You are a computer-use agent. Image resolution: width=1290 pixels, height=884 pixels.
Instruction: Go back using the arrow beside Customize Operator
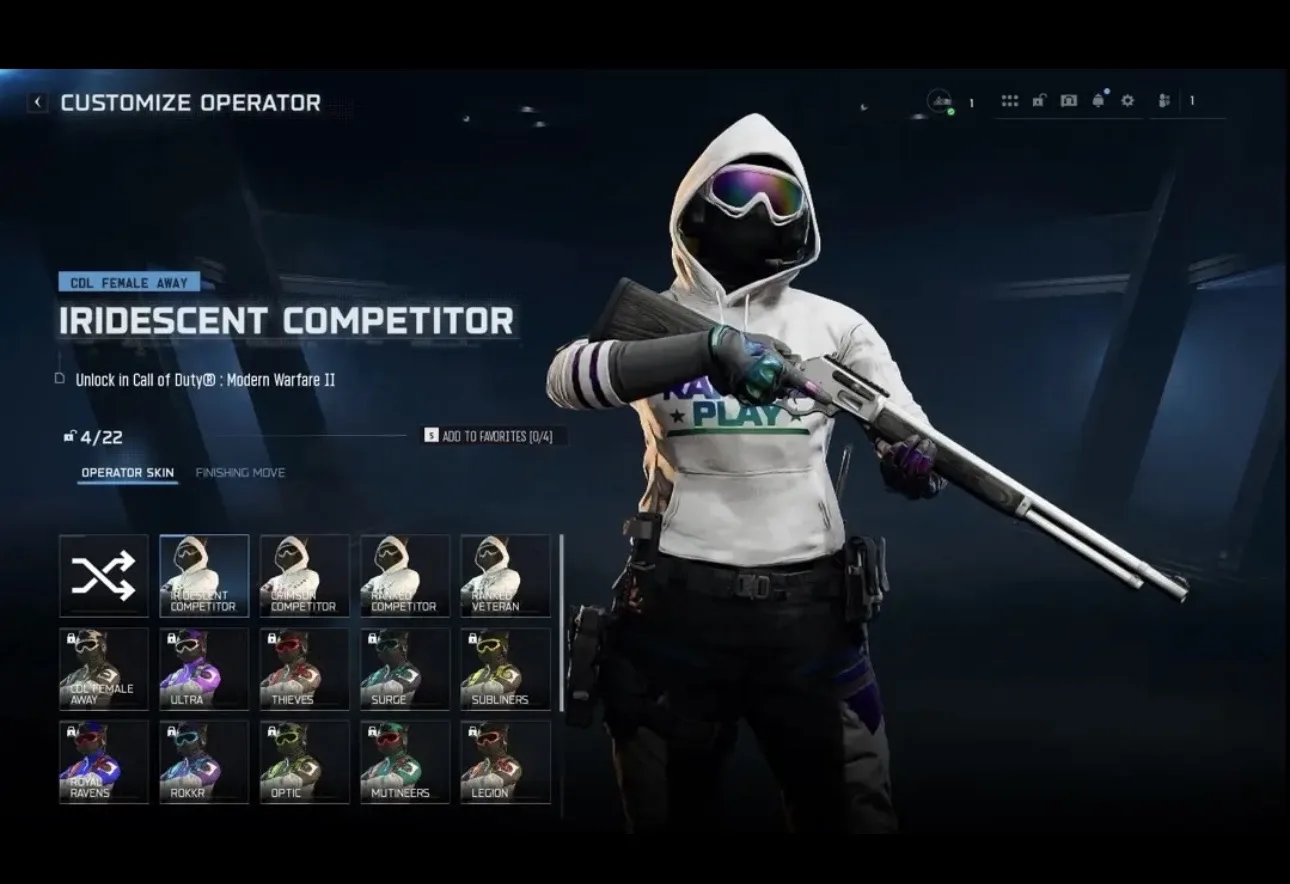tap(38, 102)
